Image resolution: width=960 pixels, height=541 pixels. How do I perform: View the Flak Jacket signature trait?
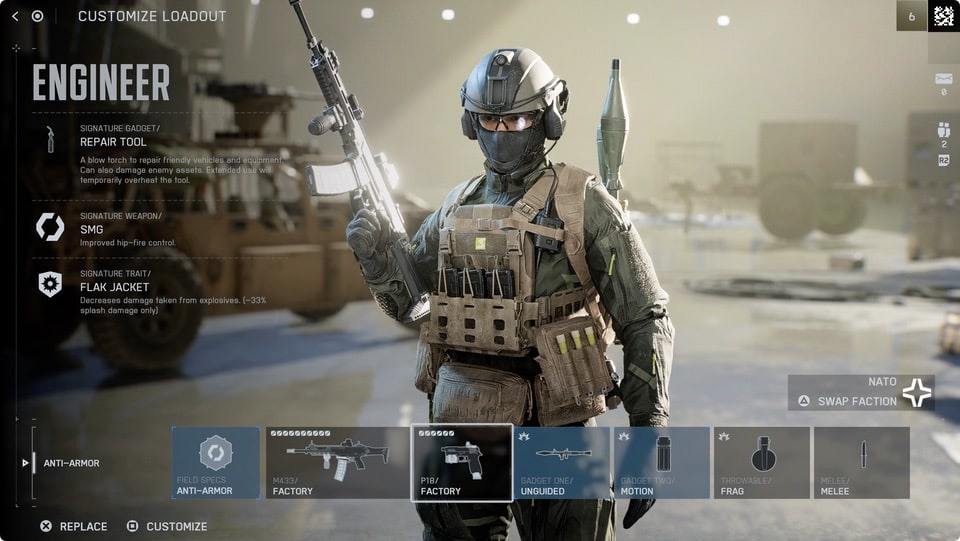[x=114, y=287]
